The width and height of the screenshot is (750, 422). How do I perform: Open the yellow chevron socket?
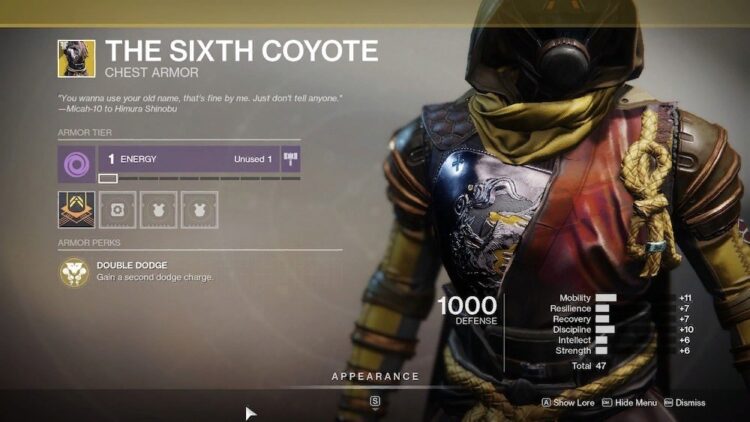pos(77,209)
